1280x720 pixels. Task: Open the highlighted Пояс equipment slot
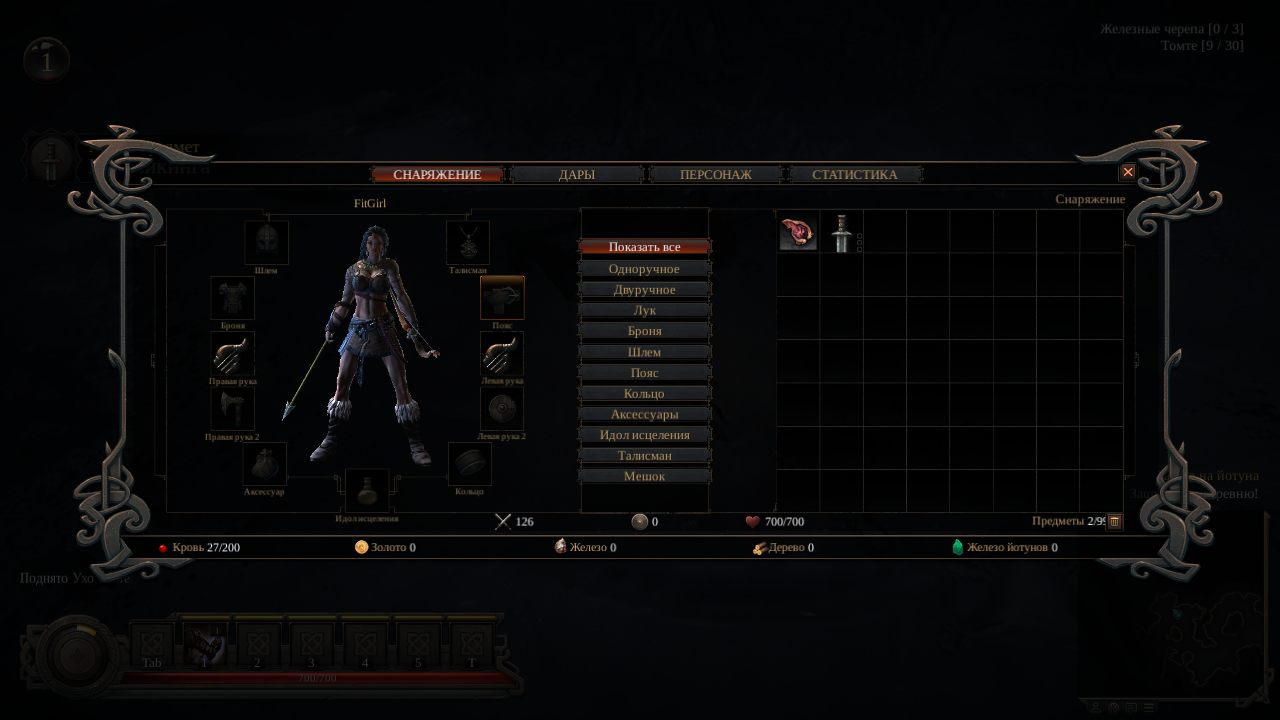point(502,298)
